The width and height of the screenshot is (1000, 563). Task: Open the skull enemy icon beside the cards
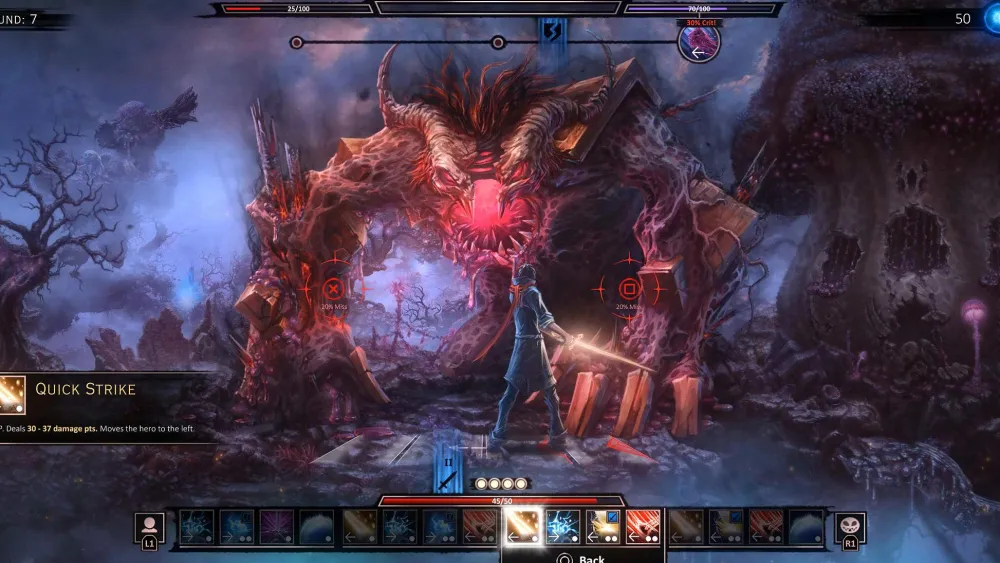tap(850, 527)
